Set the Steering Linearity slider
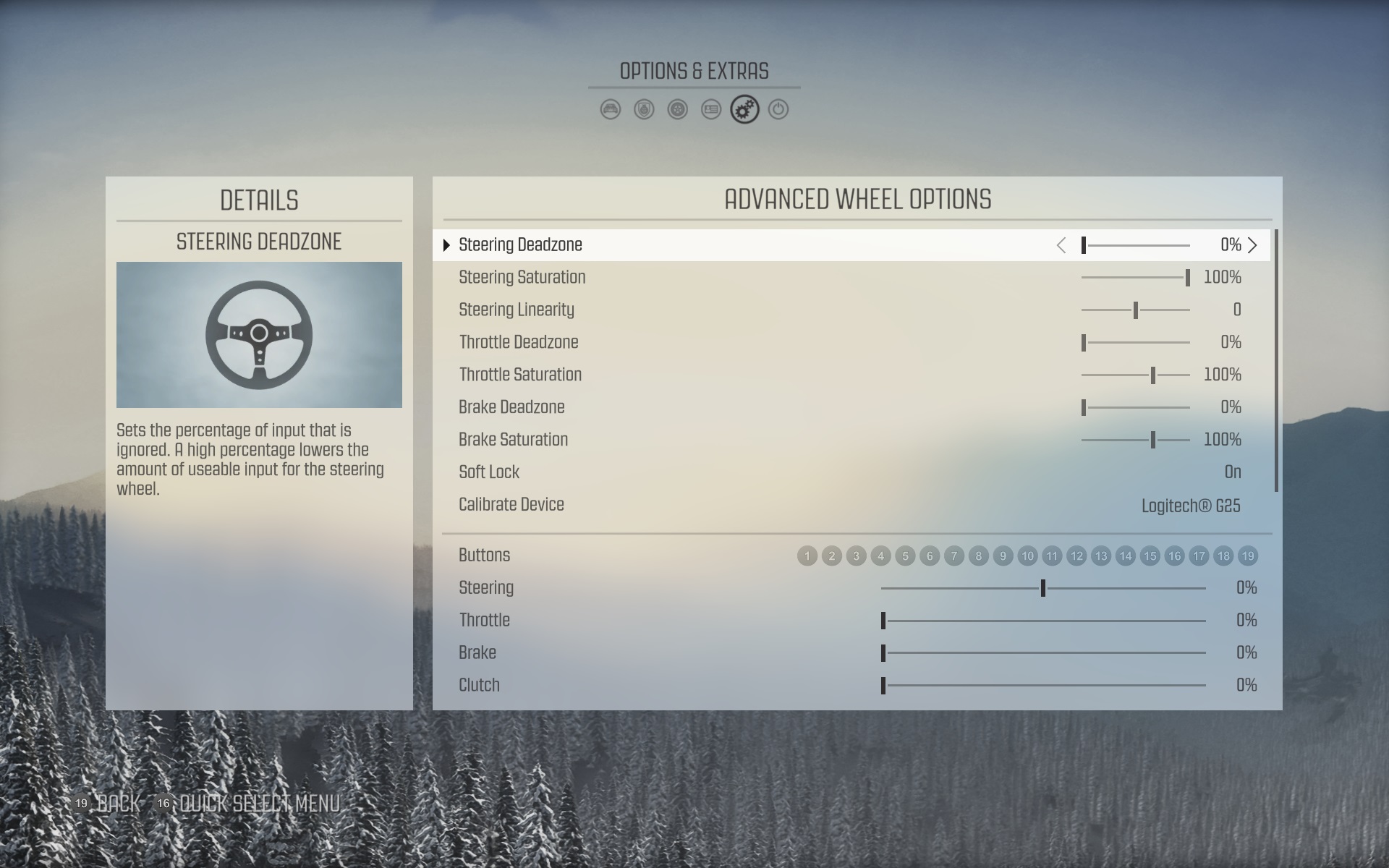Image resolution: width=1389 pixels, height=868 pixels. [x=1136, y=310]
